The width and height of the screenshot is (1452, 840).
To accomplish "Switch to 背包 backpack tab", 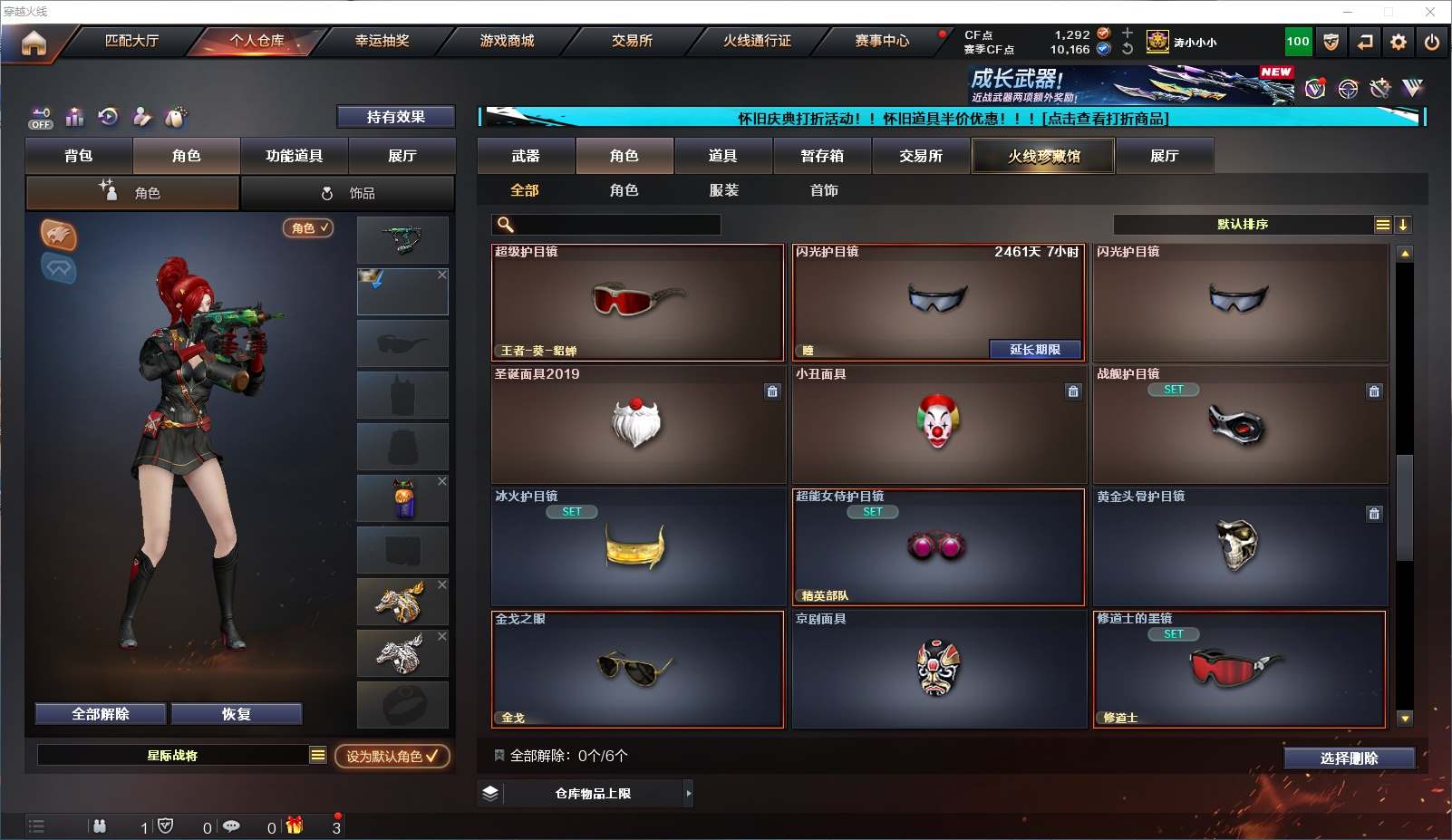I will coord(79,156).
